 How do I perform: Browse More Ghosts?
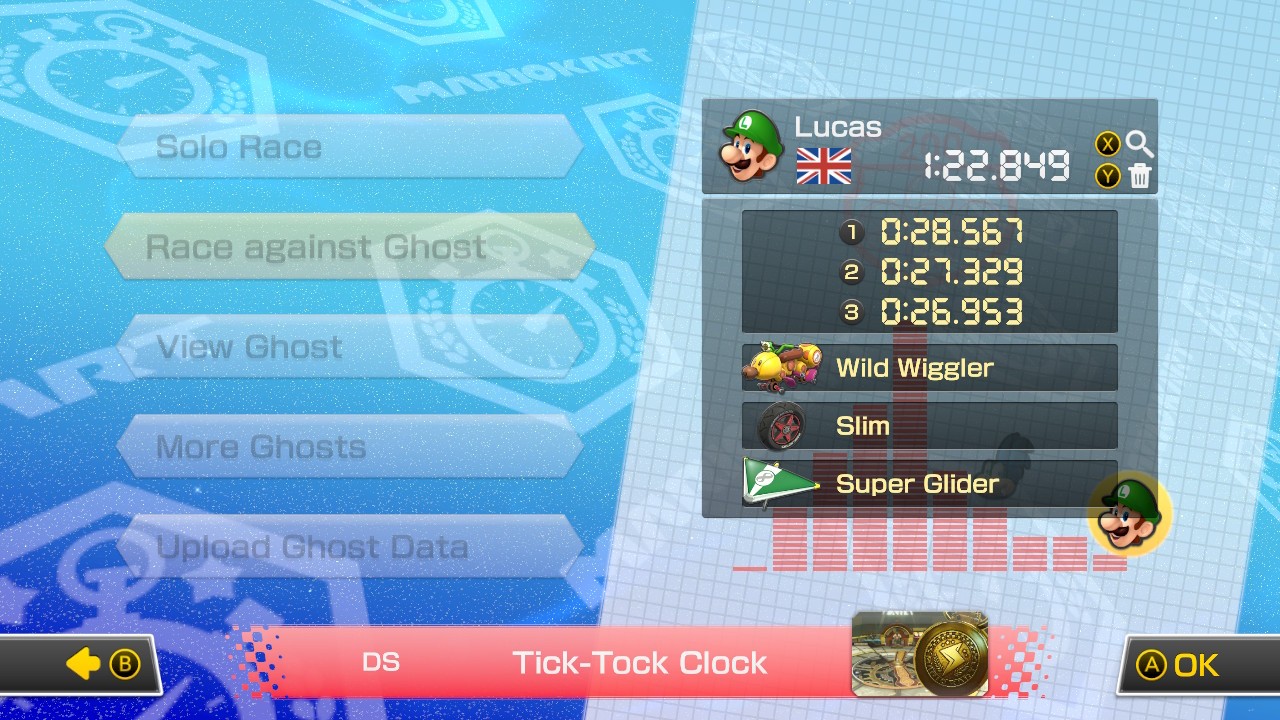350,447
